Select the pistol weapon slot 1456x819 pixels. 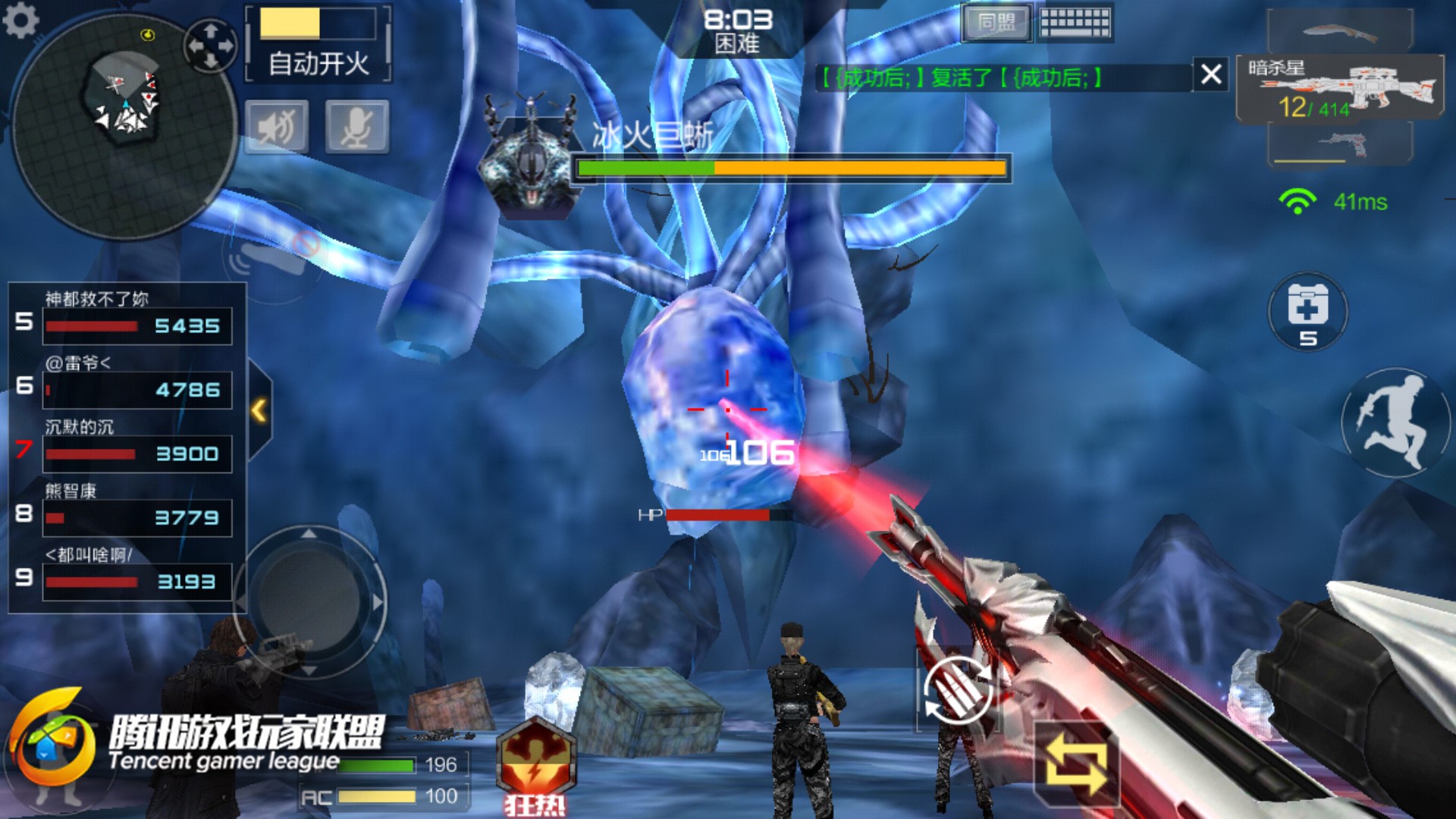(x=1340, y=144)
